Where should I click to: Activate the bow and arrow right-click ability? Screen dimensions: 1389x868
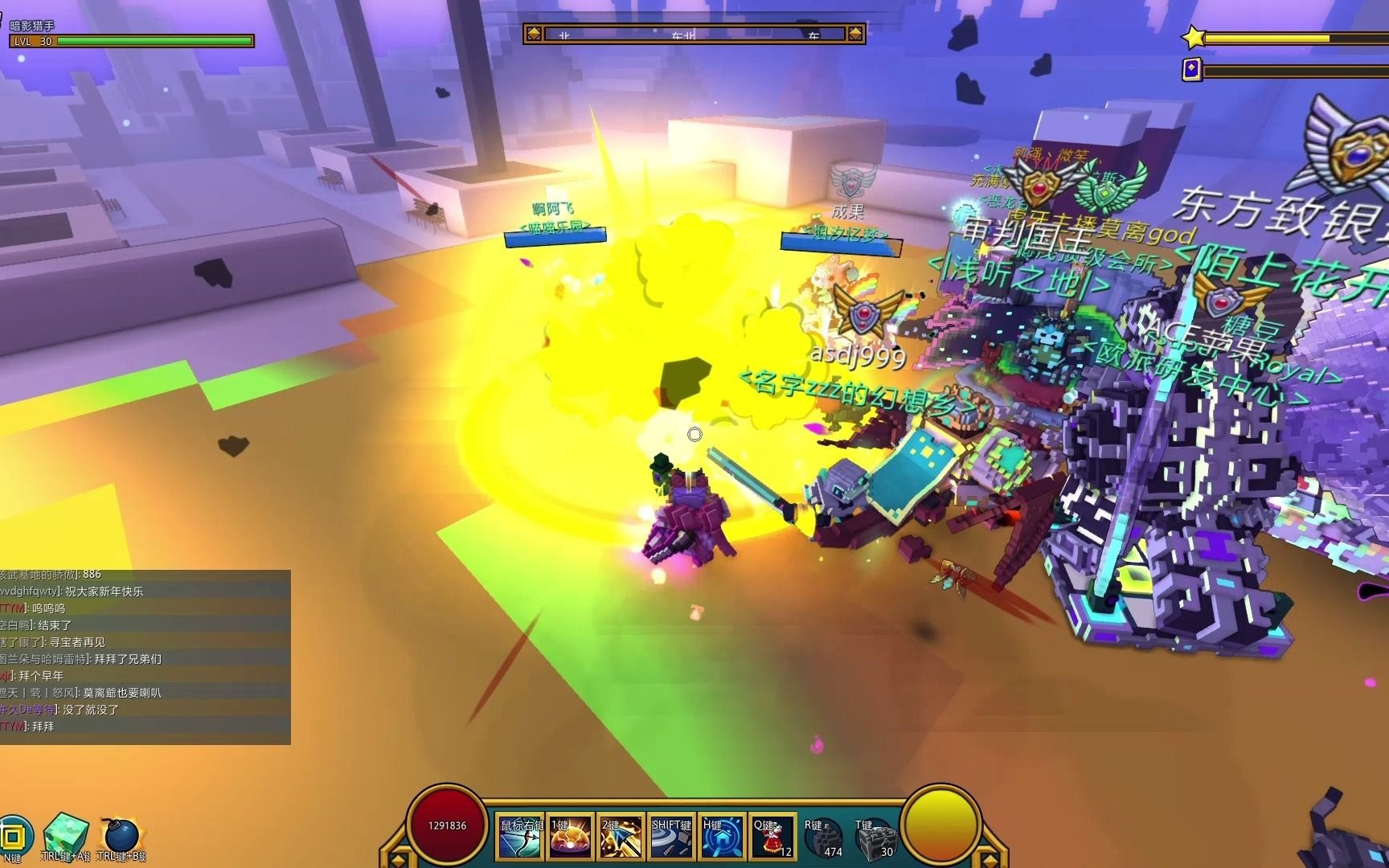521,837
